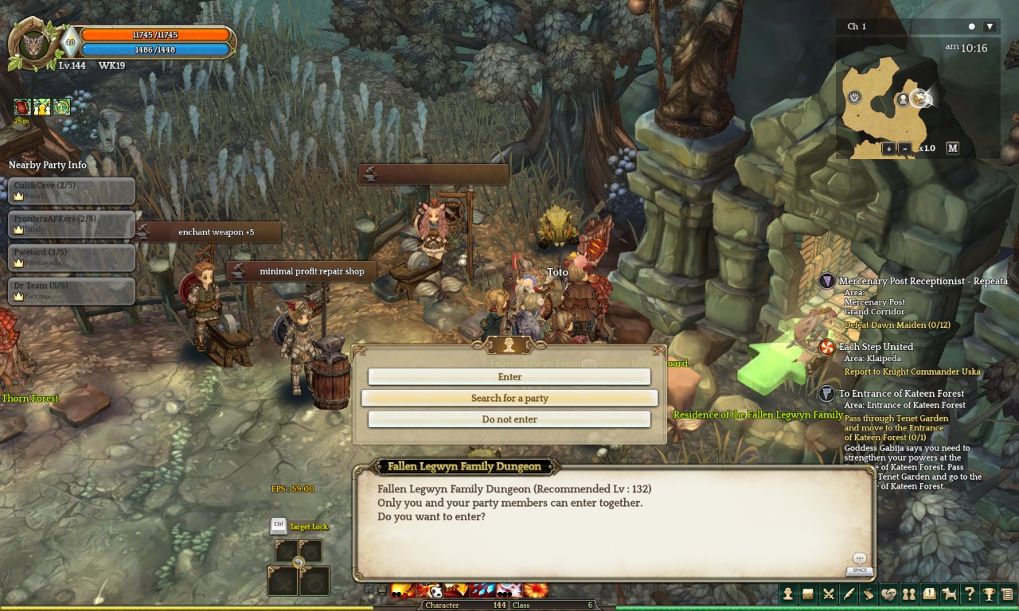
Task: Open the crossed swords skills menu
Action: pos(828,595)
